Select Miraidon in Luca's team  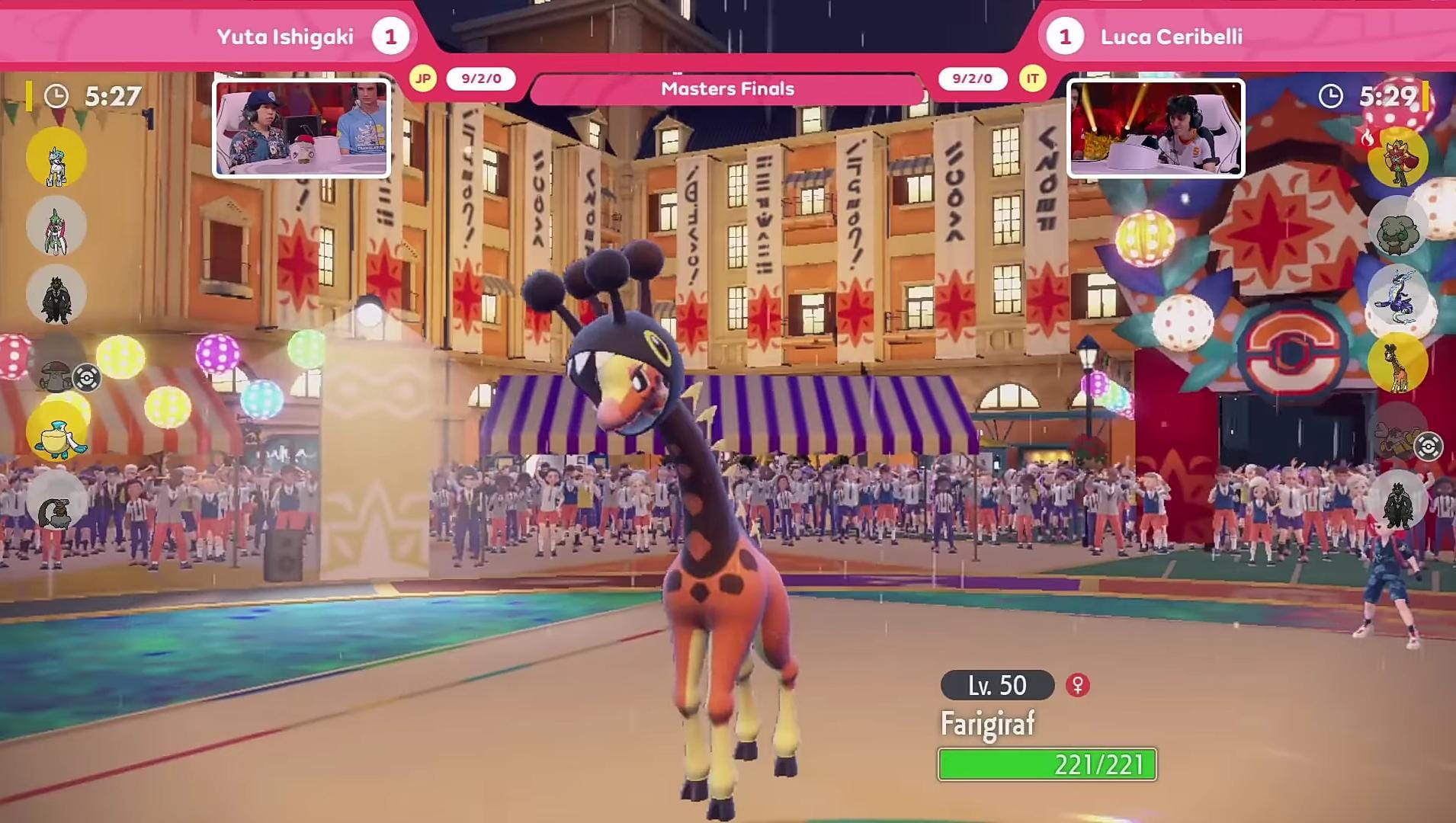[x=1397, y=295]
